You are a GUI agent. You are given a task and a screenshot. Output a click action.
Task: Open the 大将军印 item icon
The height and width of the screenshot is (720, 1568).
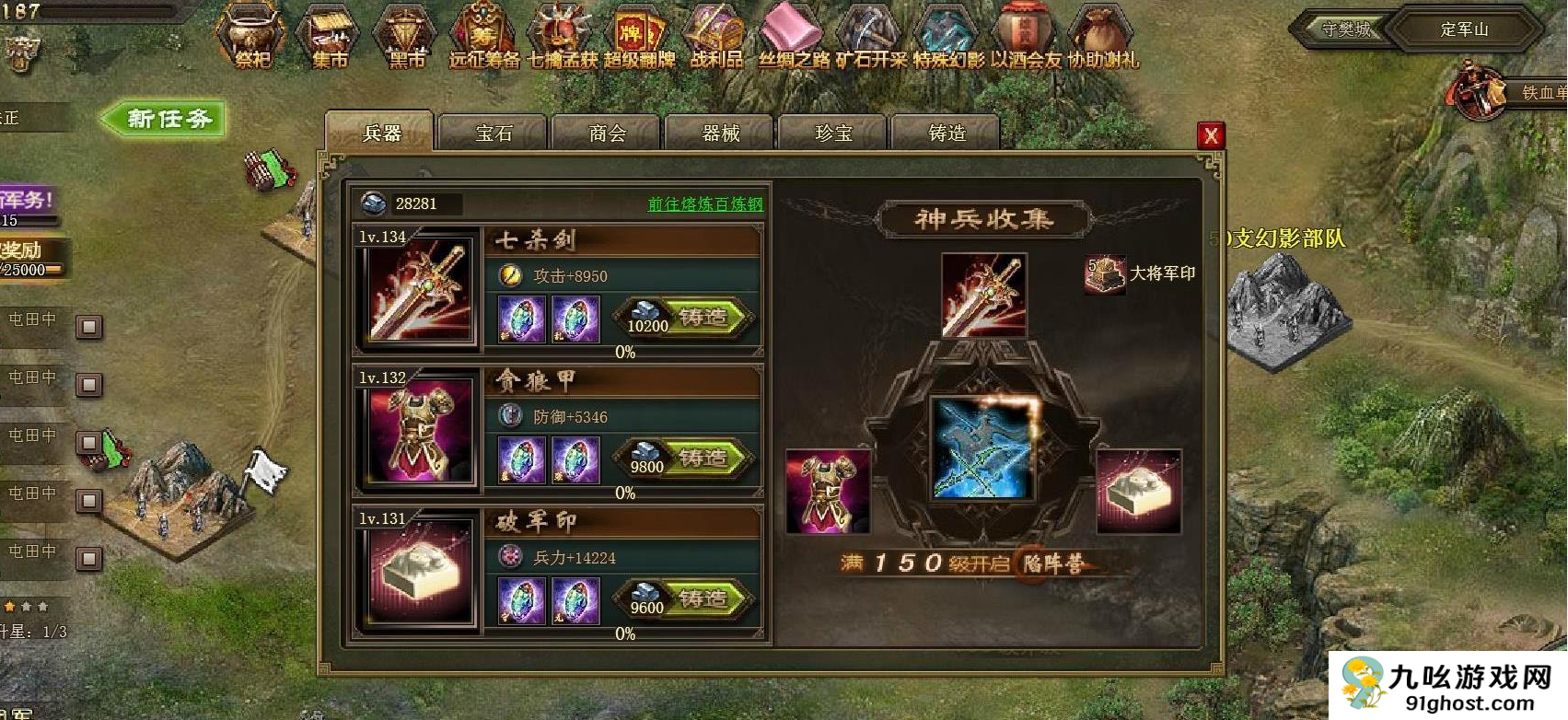1104,273
